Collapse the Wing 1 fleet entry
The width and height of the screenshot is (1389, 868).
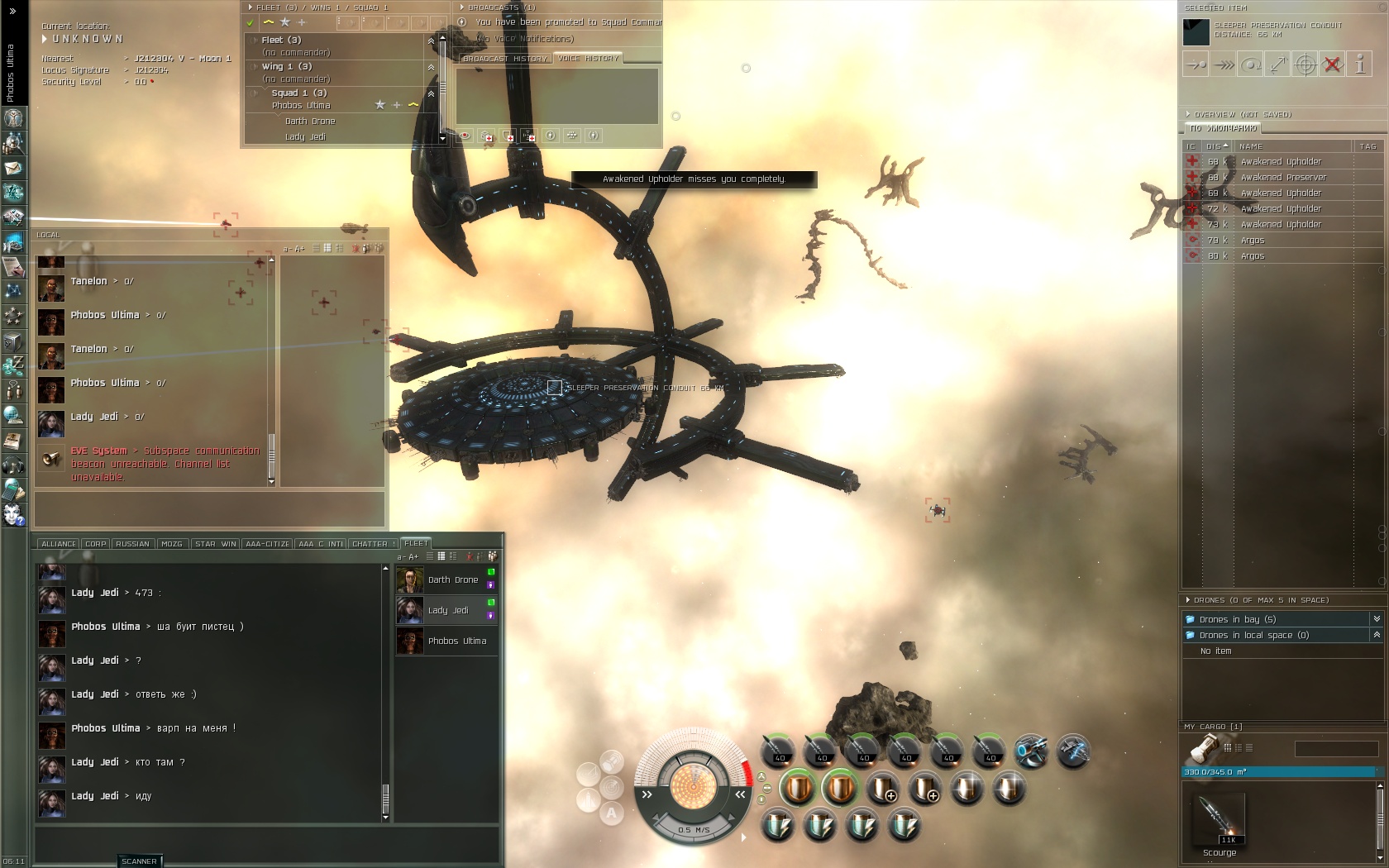[x=431, y=67]
